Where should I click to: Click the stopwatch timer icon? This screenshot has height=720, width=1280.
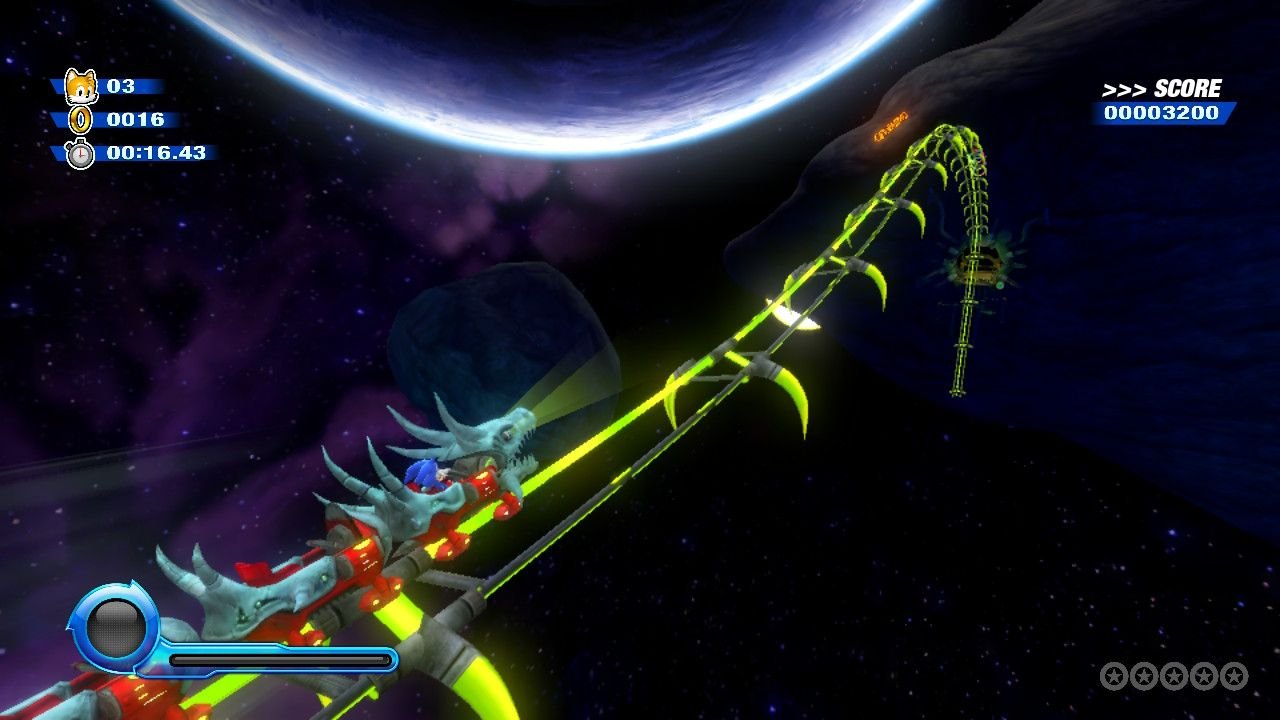[79, 153]
